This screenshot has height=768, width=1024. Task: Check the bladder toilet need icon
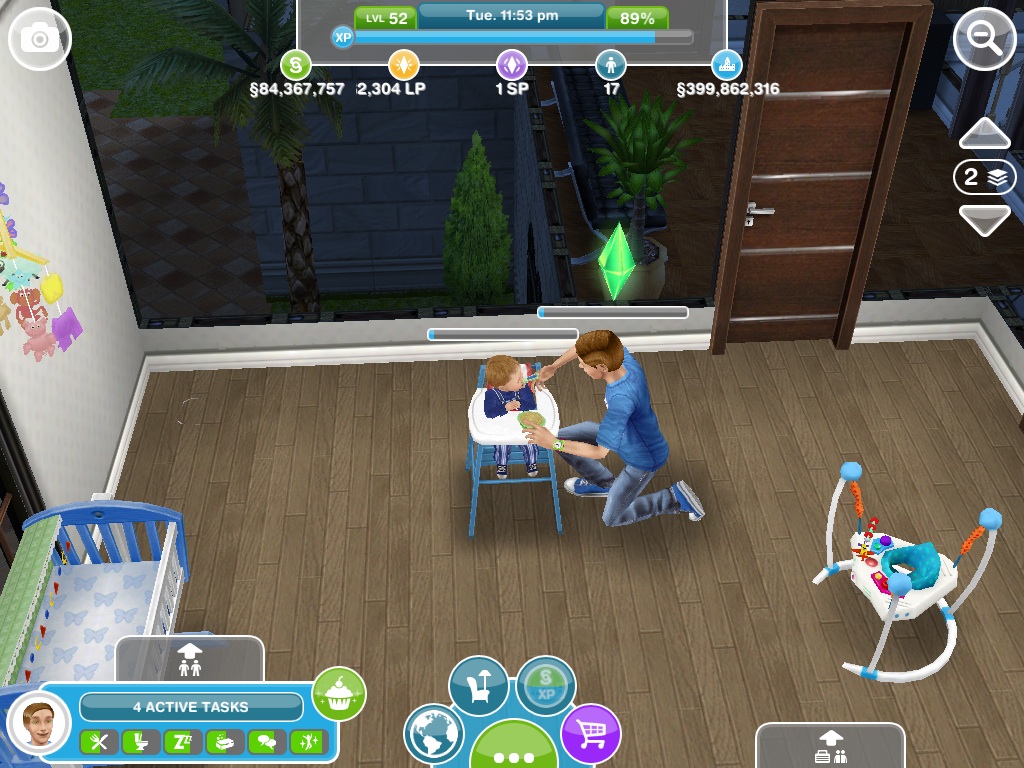pos(134,741)
